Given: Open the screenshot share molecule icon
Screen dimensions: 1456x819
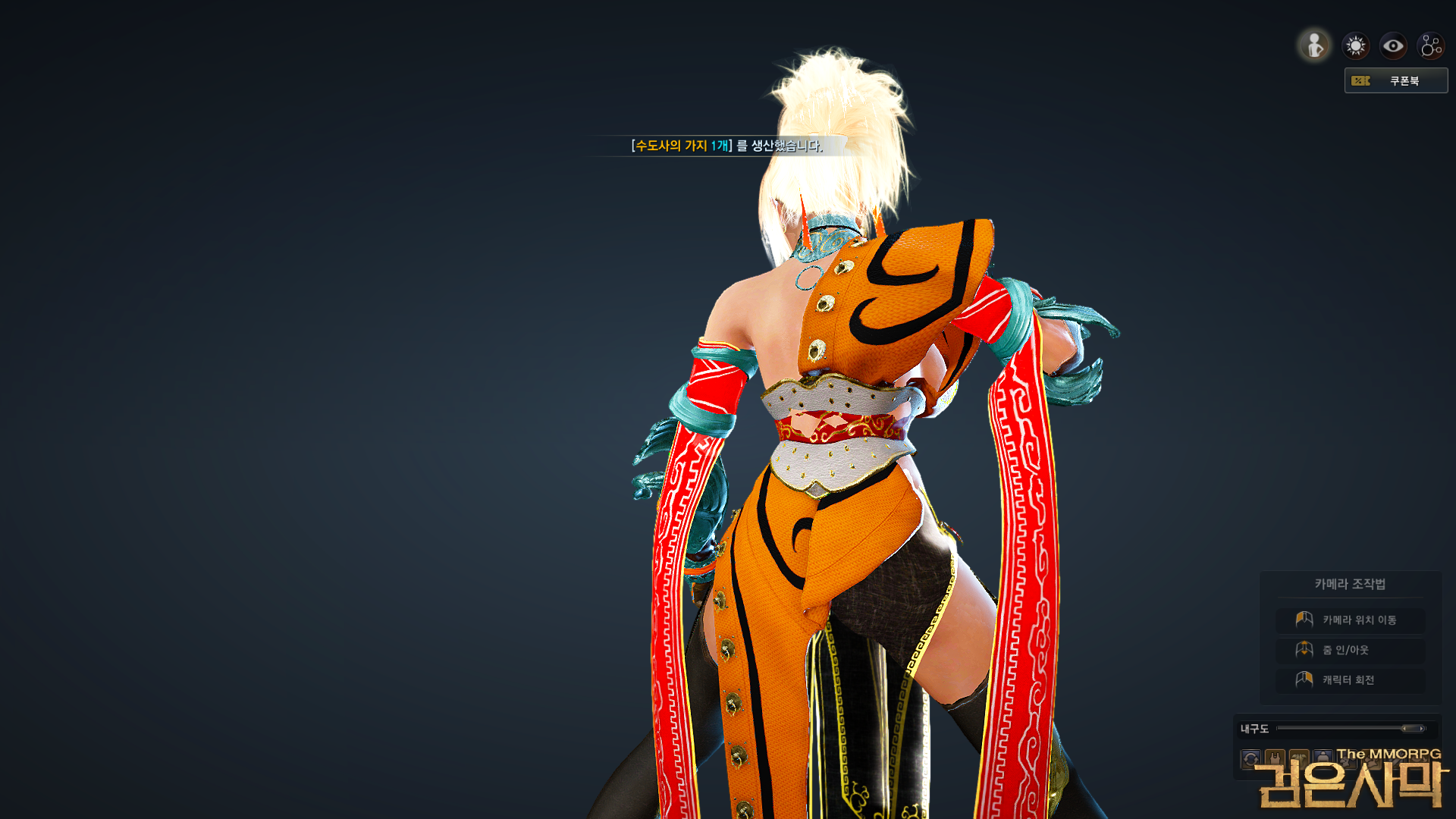Looking at the screenshot, I should (x=1430, y=45).
